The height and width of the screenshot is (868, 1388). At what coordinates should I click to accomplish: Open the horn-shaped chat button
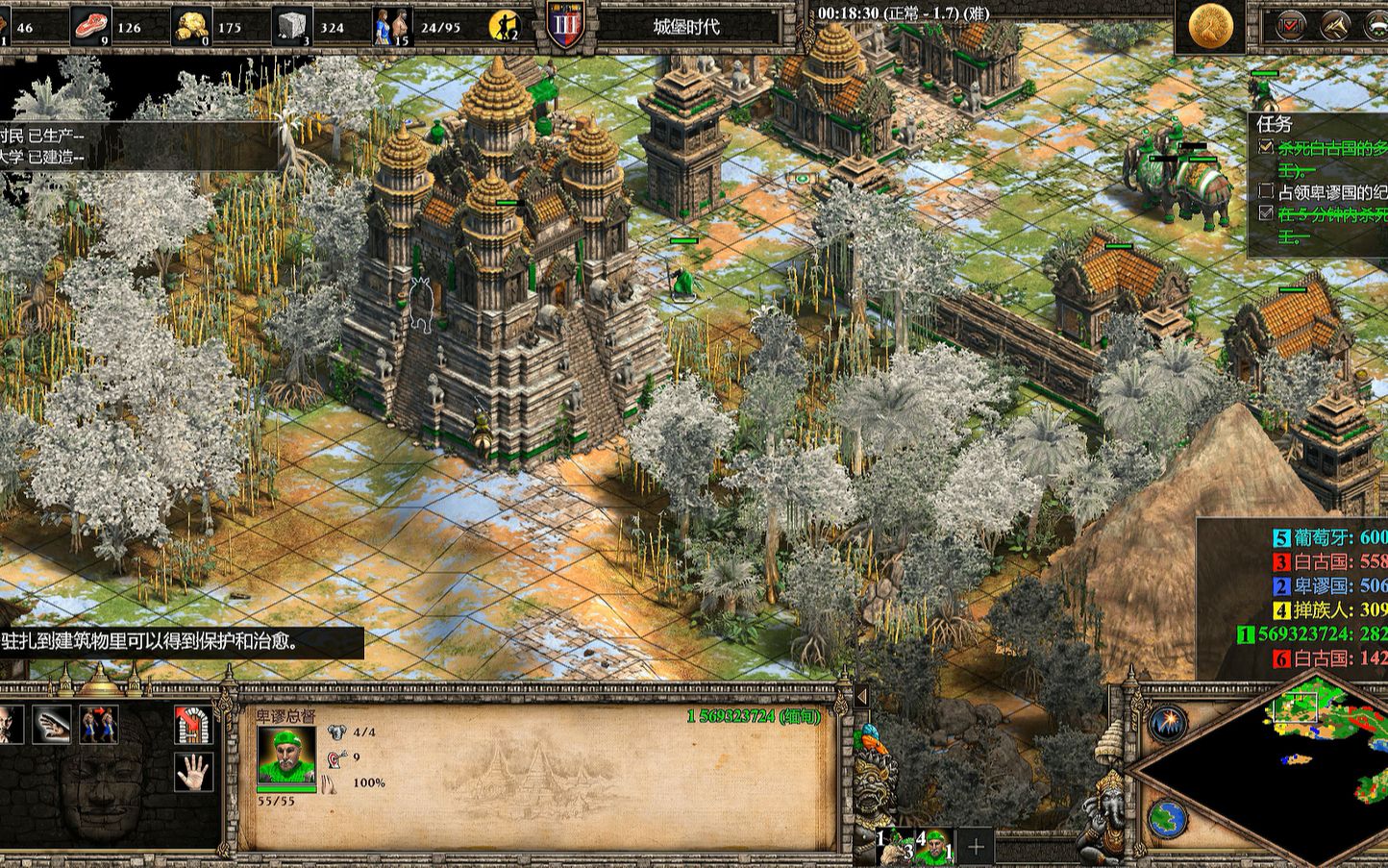tap(1334, 26)
